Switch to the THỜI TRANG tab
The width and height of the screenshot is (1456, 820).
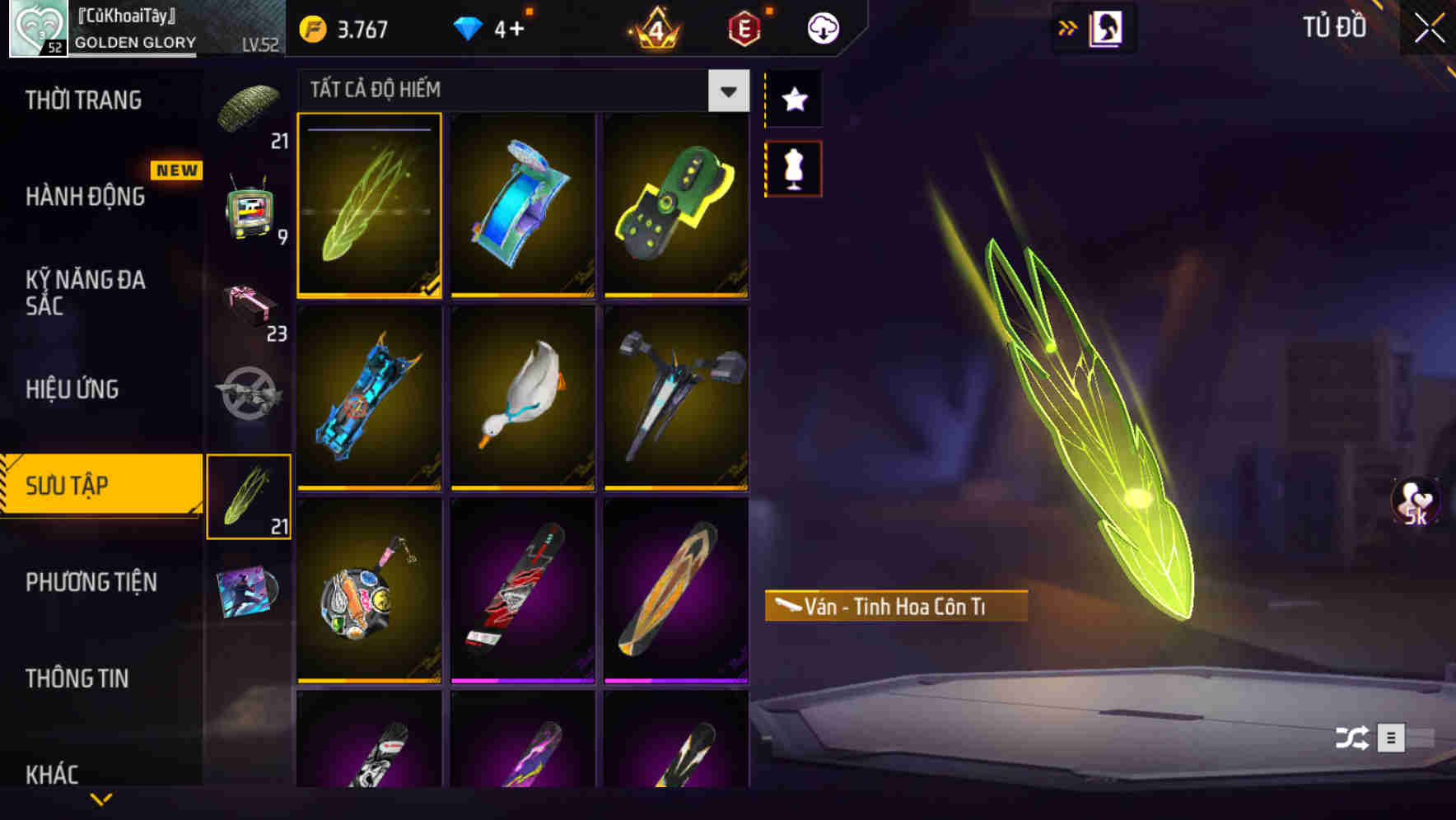pyautogui.click(x=82, y=100)
